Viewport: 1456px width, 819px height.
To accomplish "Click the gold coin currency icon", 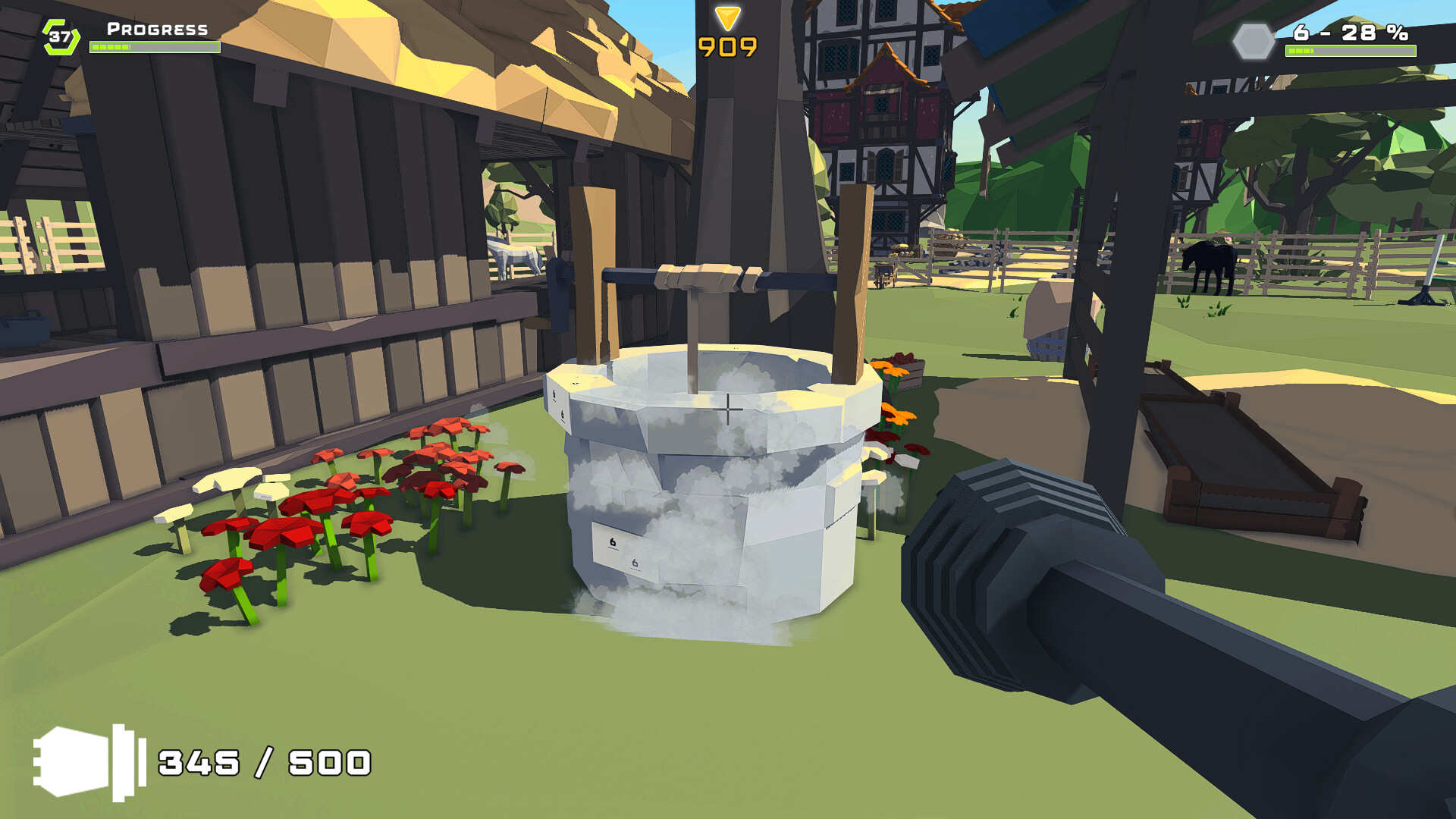I will click(x=727, y=17).
